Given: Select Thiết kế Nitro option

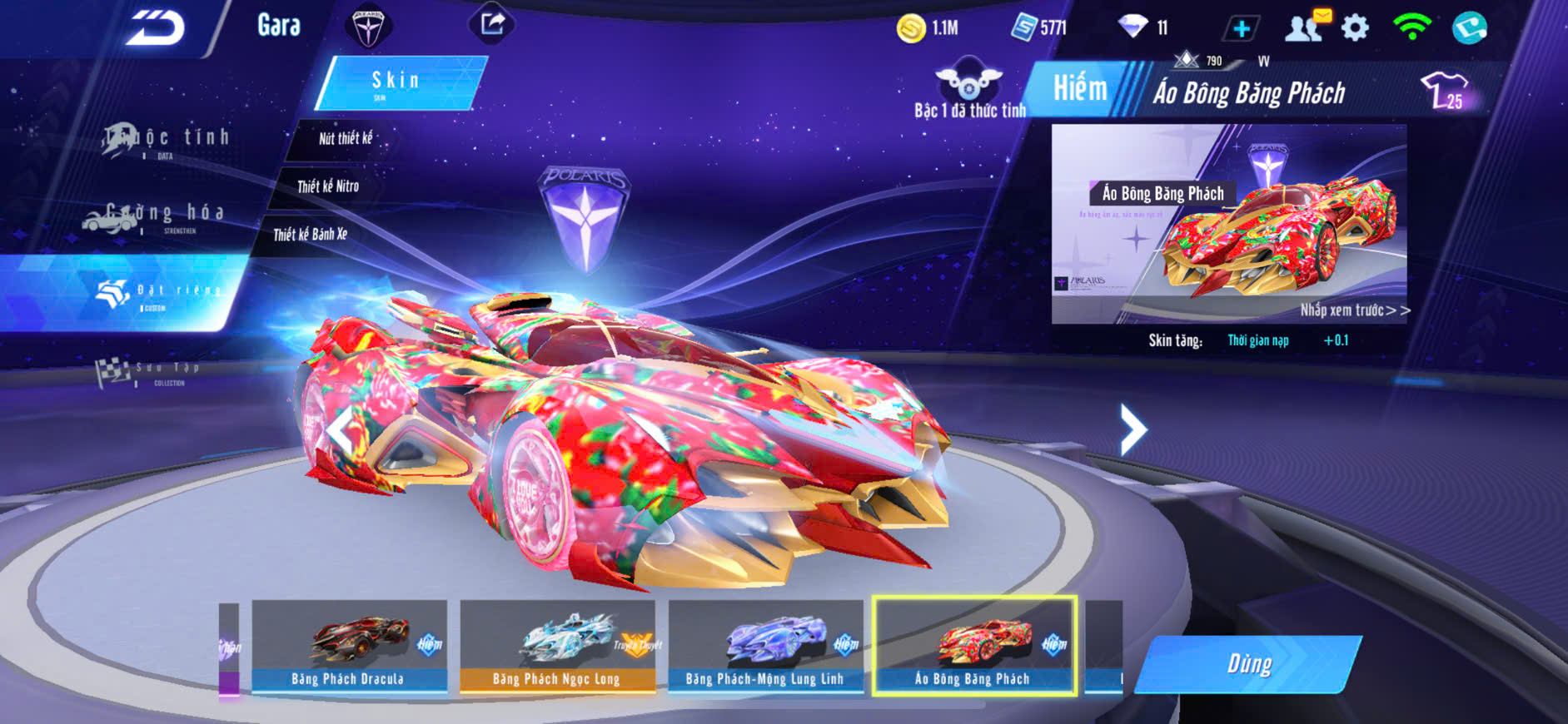Looking at the screenshot, I should tap(328, 186).
